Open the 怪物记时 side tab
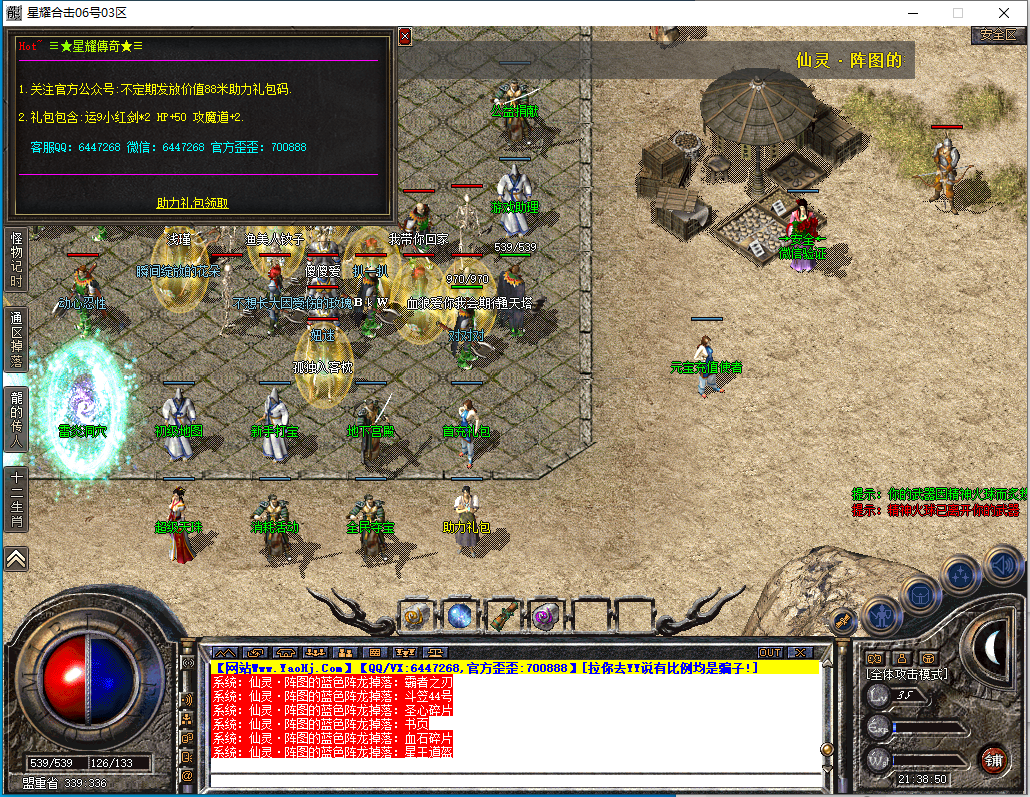Image resolution: width=1030 pixels, height=797 pixels. pos(16,259)
